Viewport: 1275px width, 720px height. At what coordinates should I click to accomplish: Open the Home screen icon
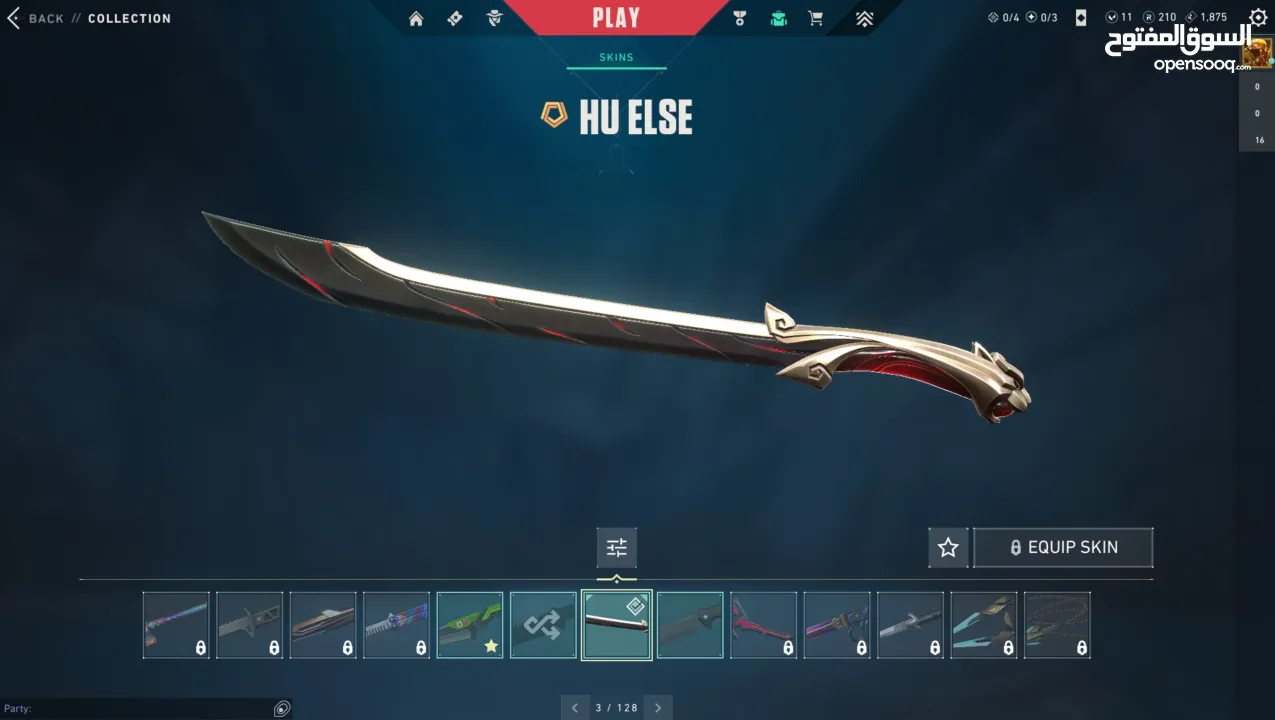click(416, 18)
